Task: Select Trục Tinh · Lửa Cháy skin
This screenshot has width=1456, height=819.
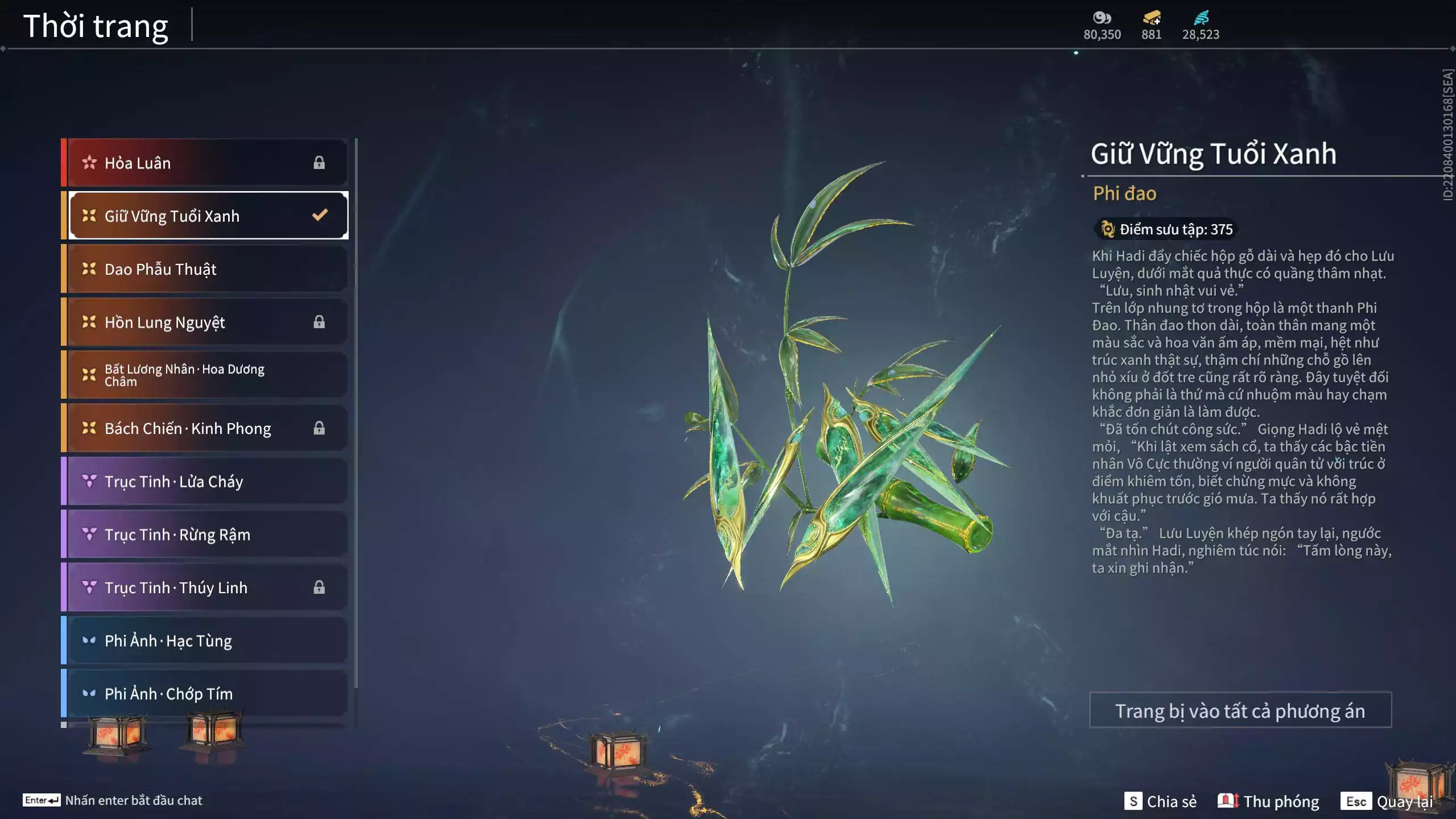Action: (205, 481)
